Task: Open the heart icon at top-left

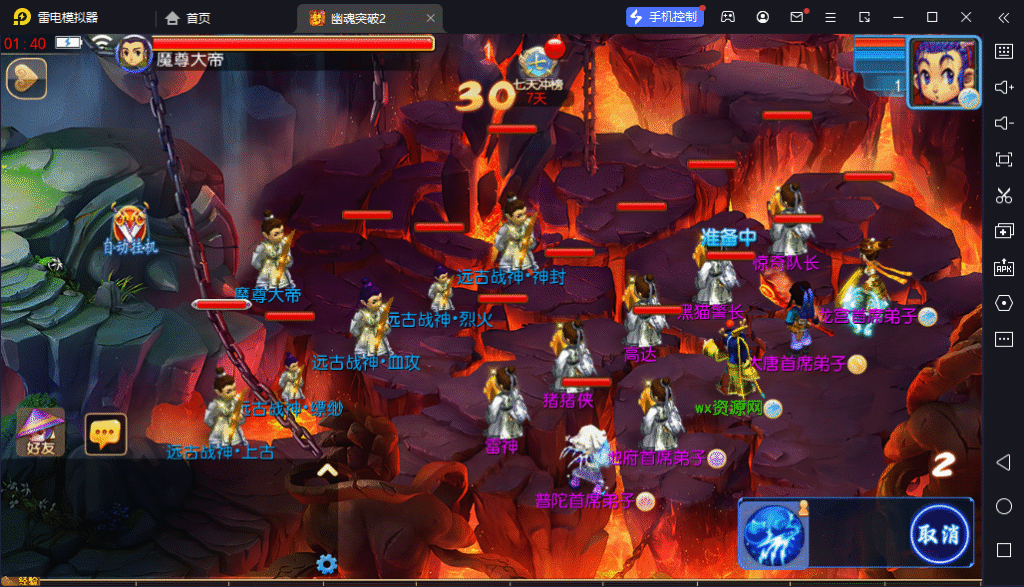Action: pyautogui.click(x=27, y=78)
